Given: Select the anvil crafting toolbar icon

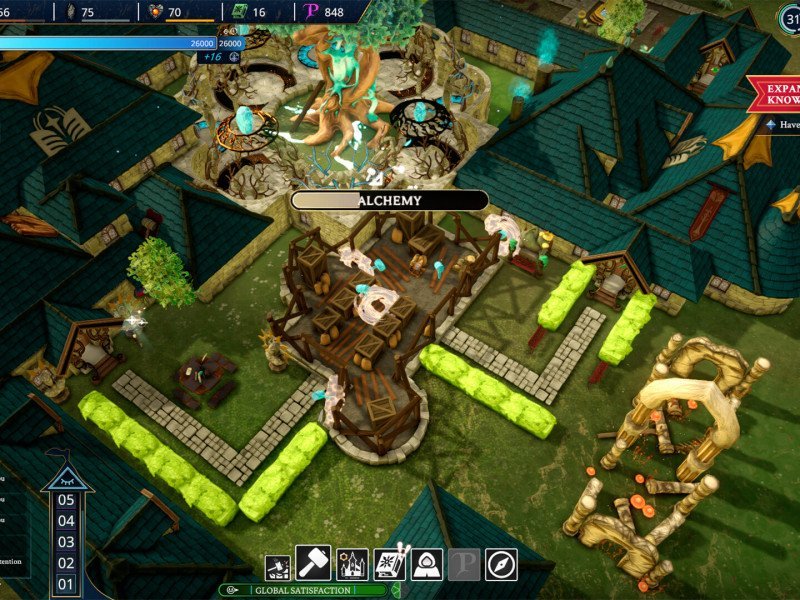Looking at the screenshot, I should click(x=277, y=568).
